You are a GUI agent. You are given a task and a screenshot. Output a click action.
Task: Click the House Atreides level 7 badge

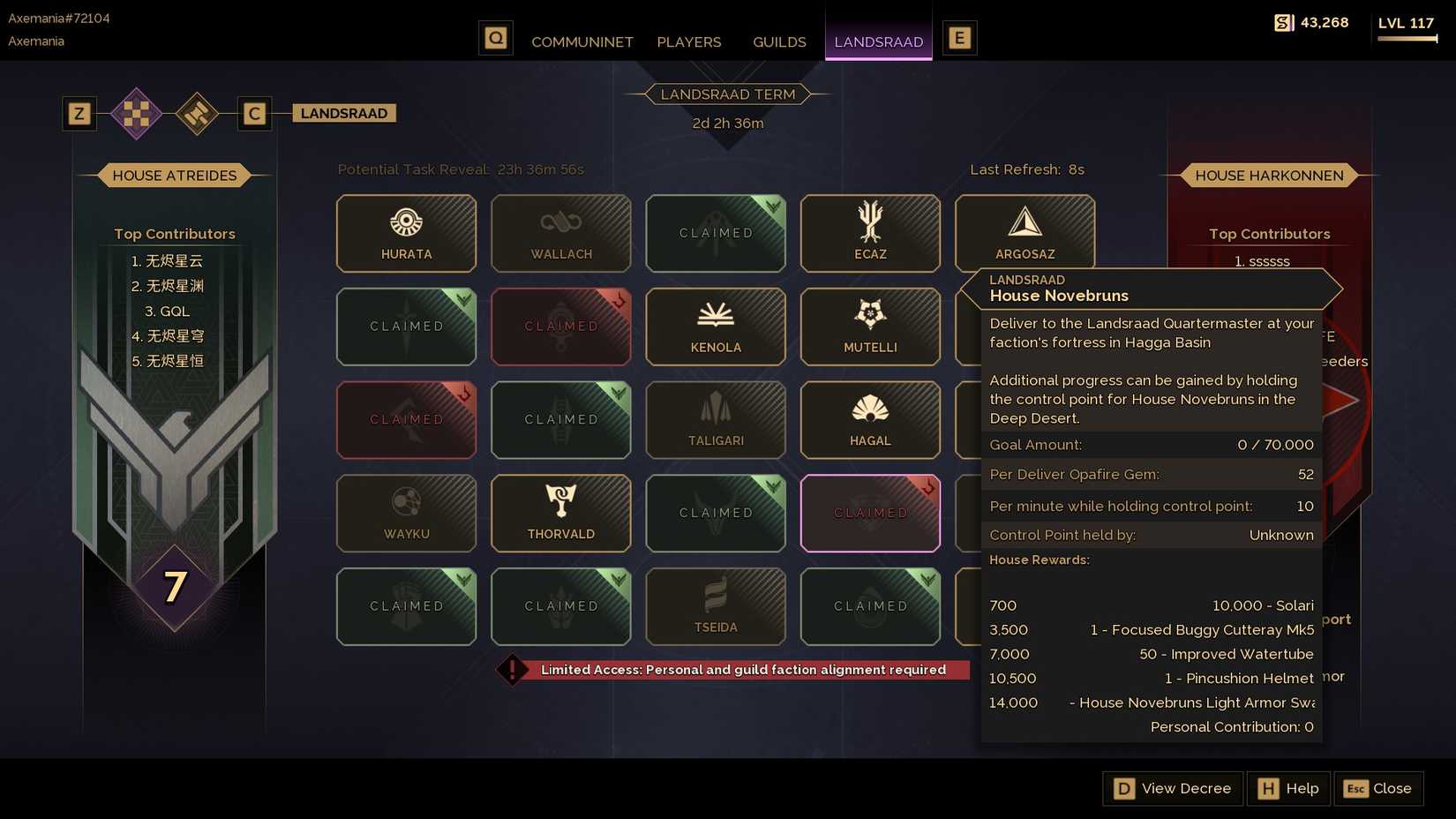coord(175,584)
